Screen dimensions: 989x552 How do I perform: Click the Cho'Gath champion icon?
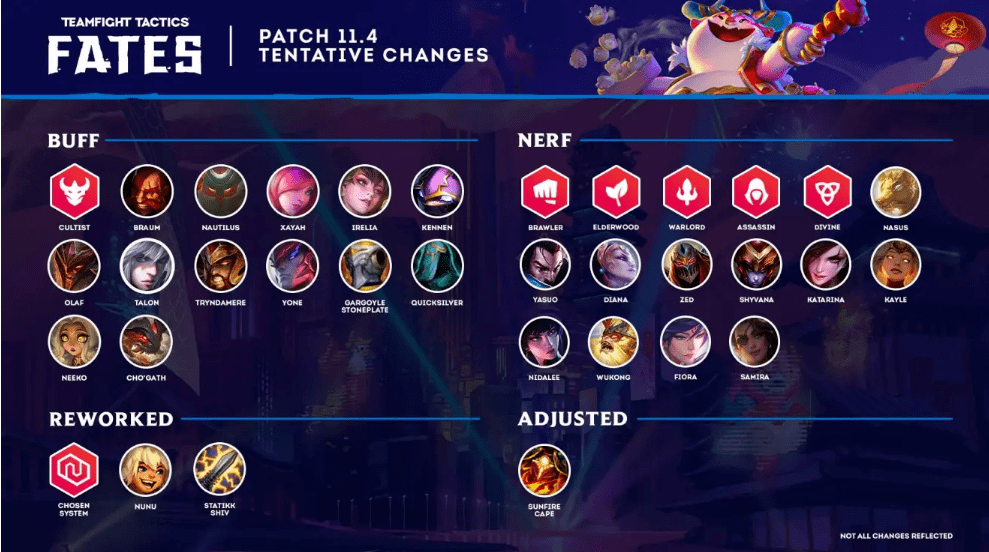[x=147, y=343]
